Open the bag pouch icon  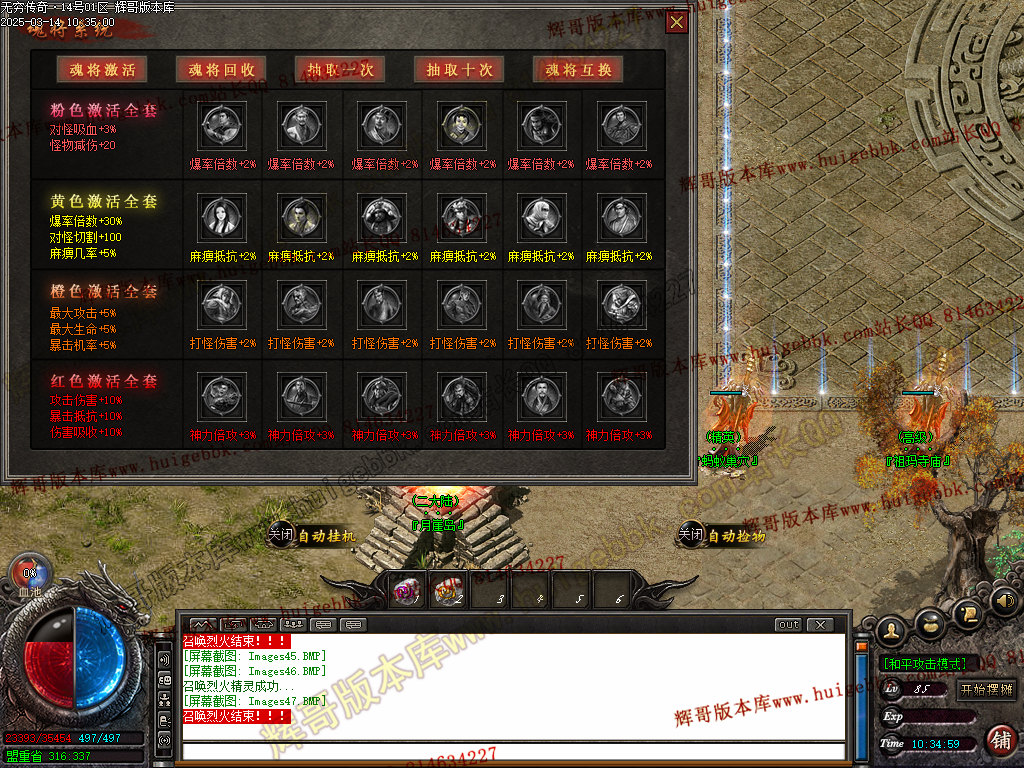(930, 622)
